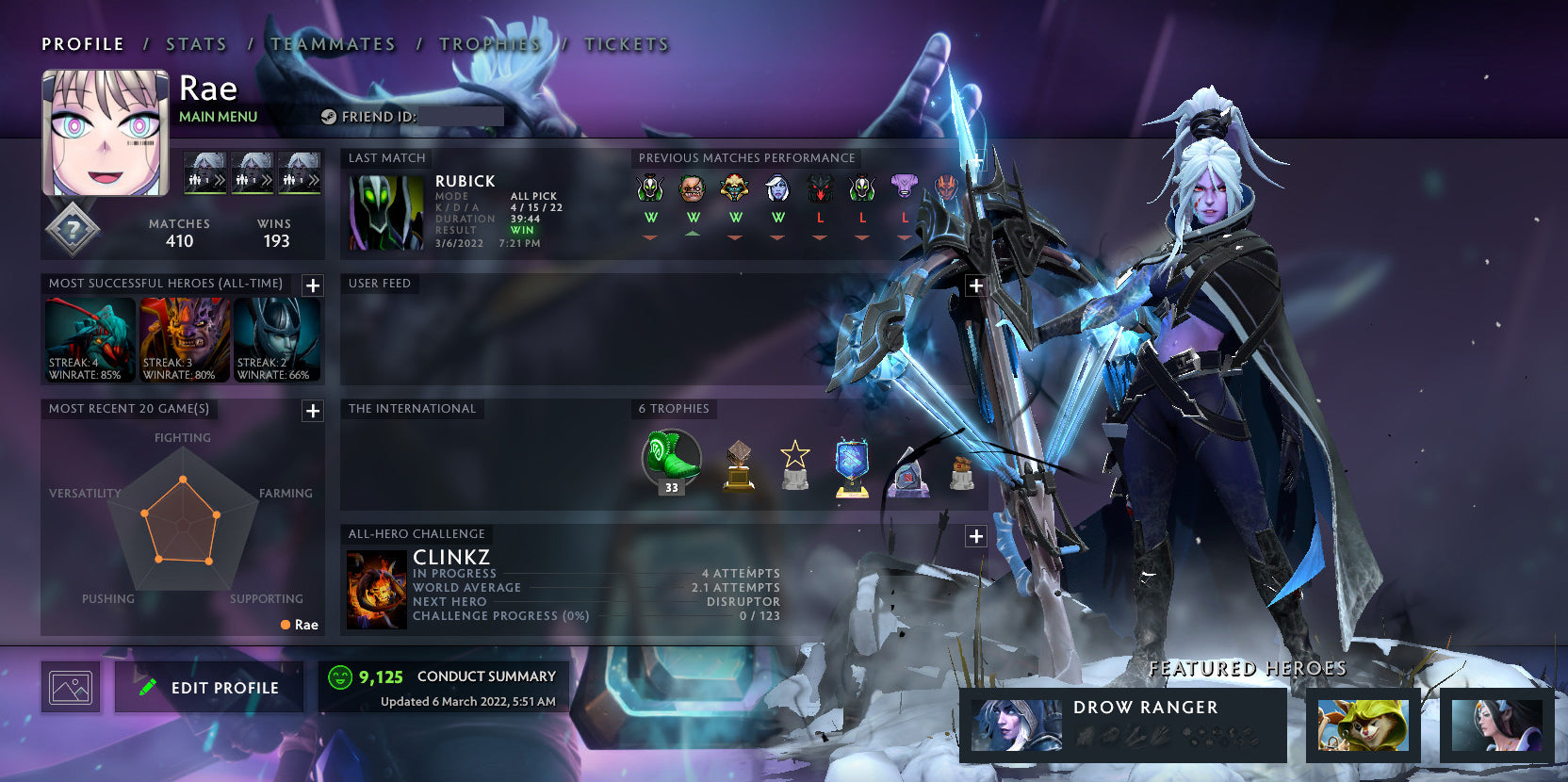The image size is (1568, 782).
Task: Open the showcase picture icon at bottom left
Action: pos(71,687)
